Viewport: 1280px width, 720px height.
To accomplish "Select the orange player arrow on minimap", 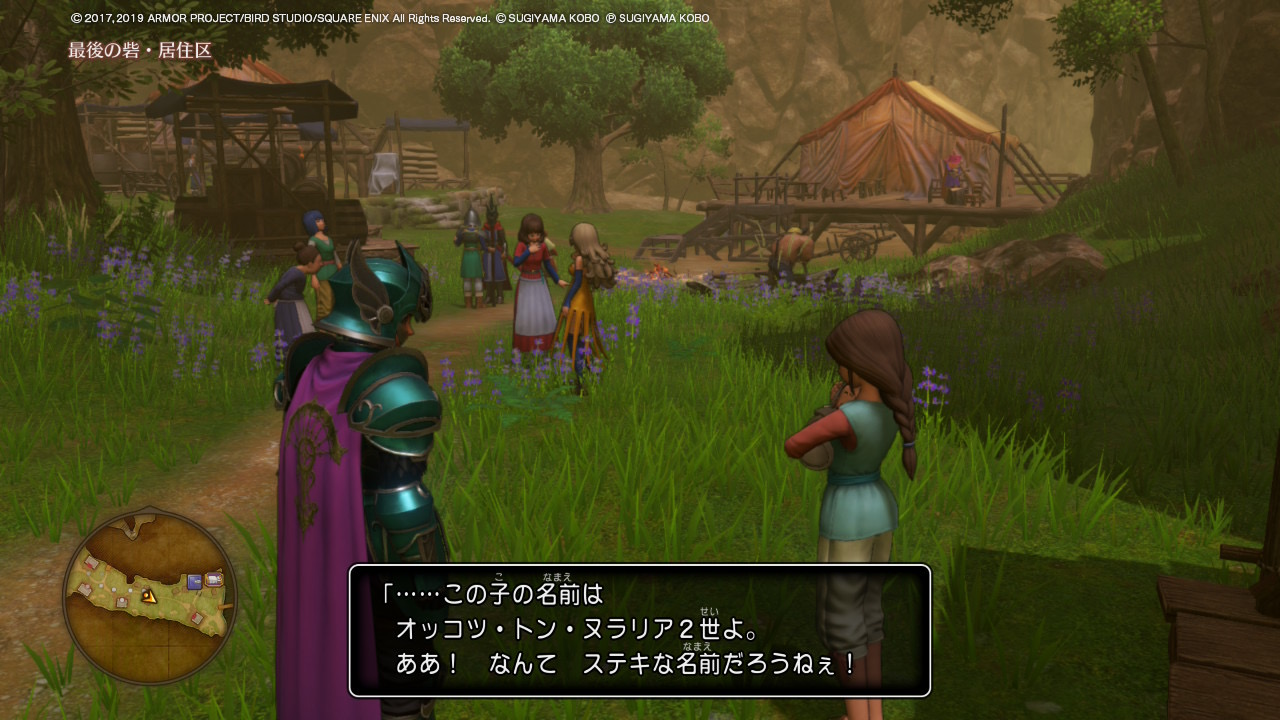I will (148, 596).
